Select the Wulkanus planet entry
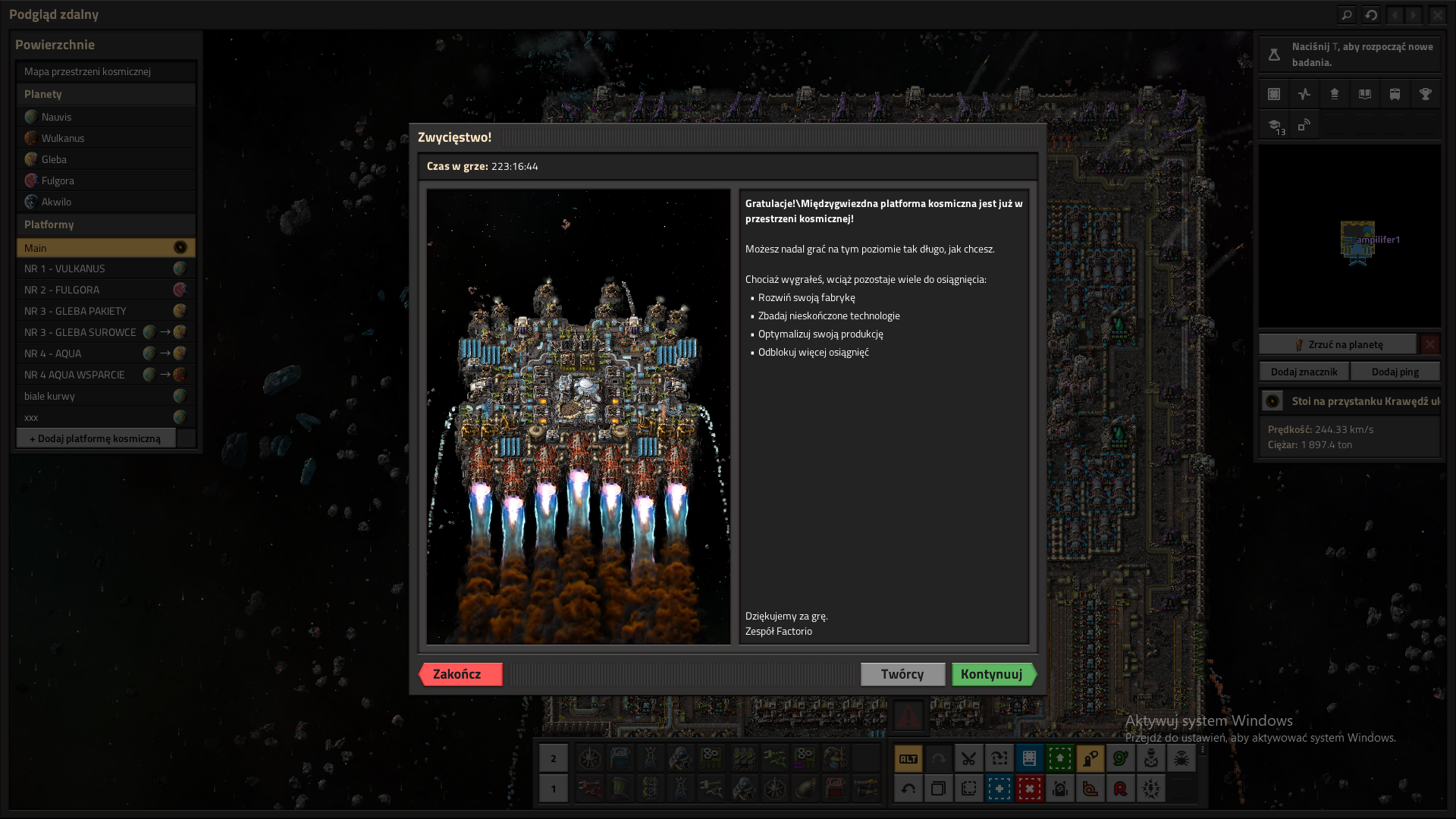This screenshot has height=819, width=1456. (63, 138)
